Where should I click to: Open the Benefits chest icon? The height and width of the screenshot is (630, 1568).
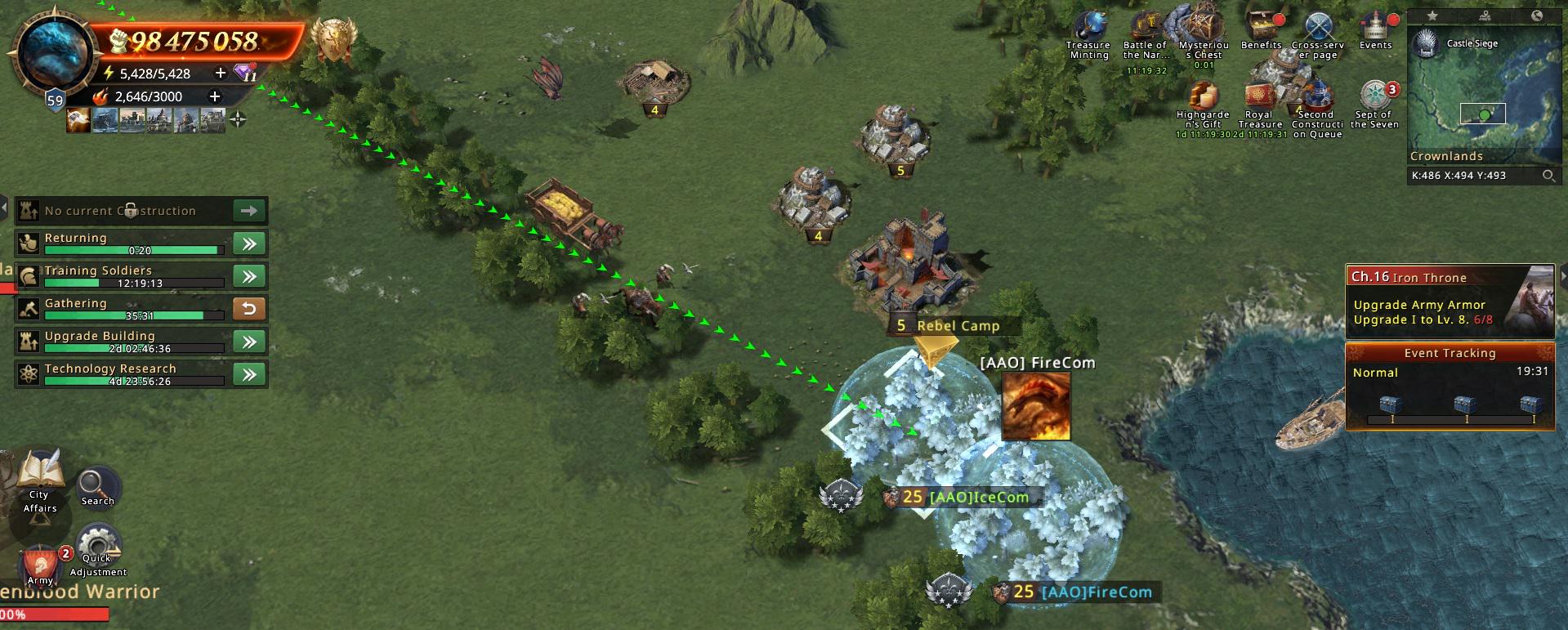[1261, 29]
